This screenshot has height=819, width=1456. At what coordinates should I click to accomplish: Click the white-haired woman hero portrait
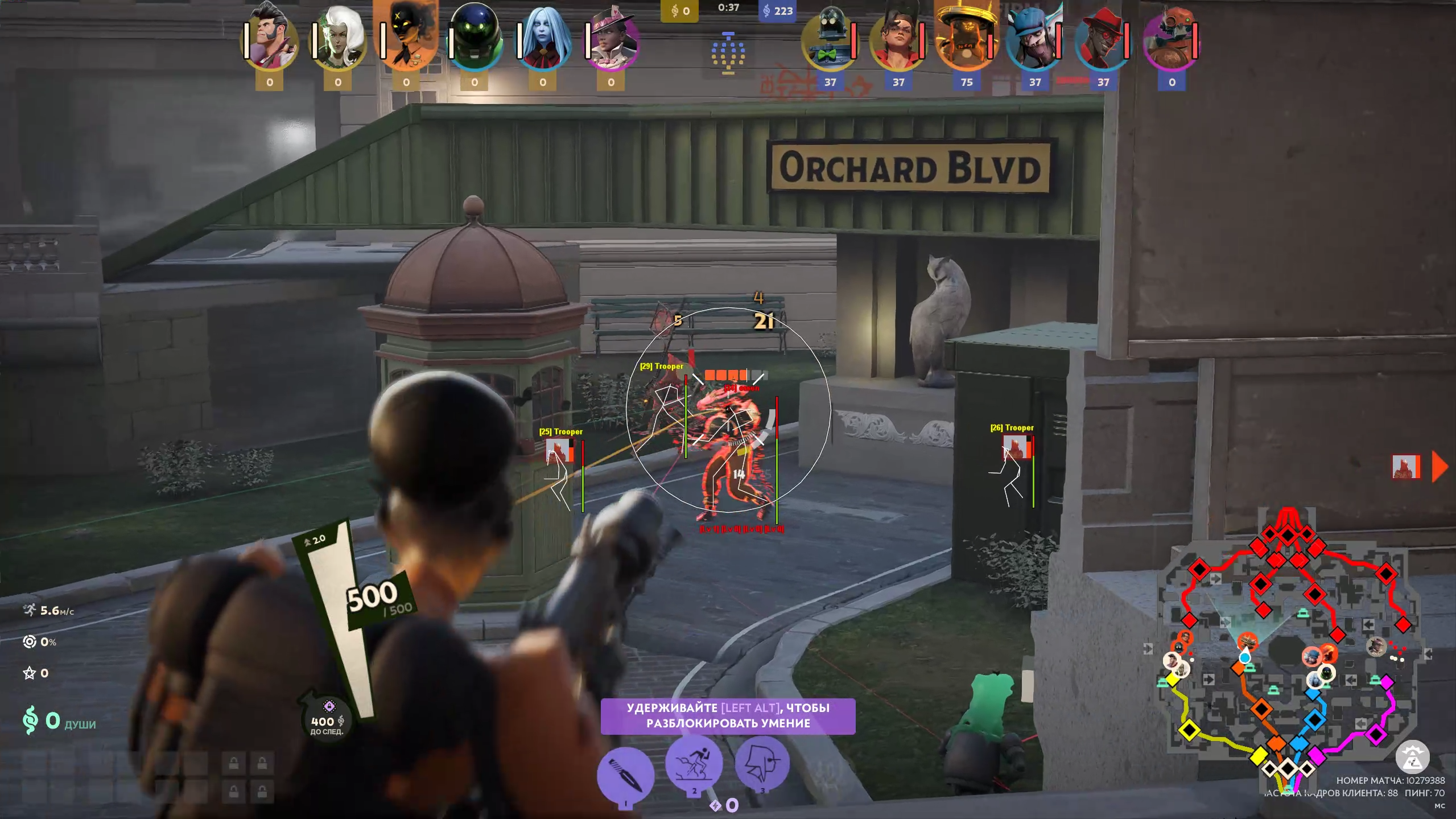[339, 38]
